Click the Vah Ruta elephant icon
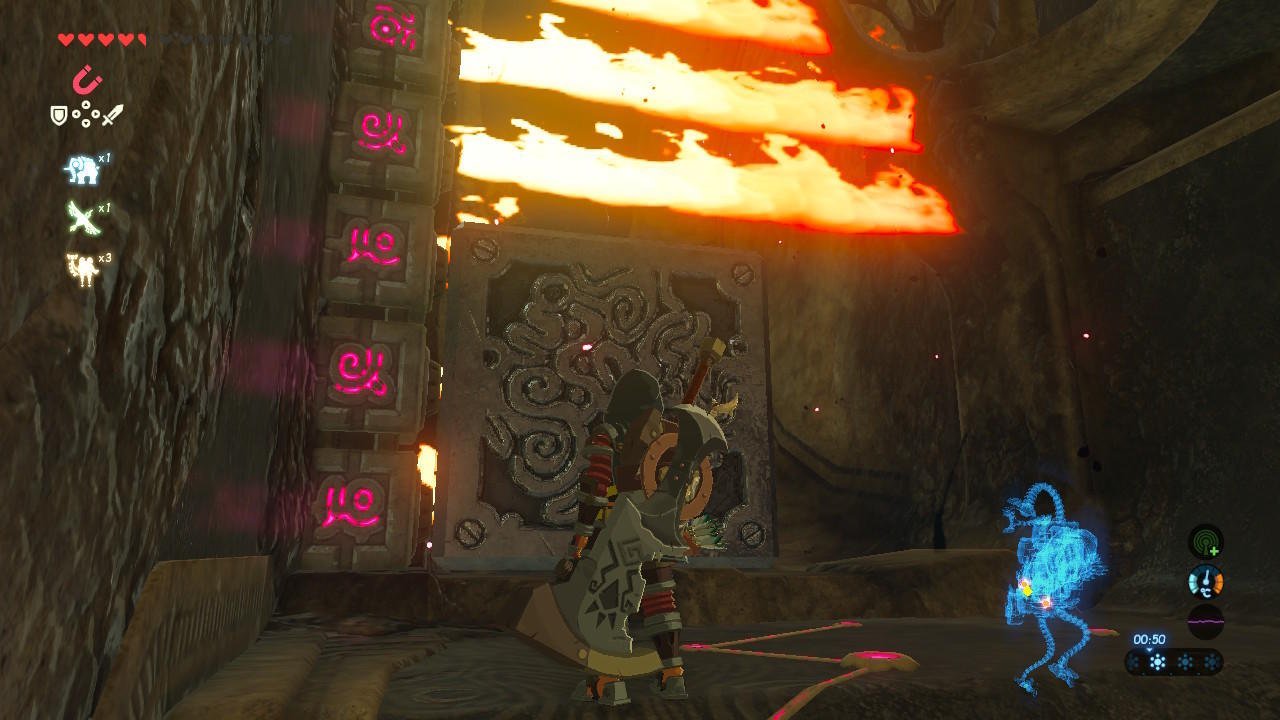 81,167
